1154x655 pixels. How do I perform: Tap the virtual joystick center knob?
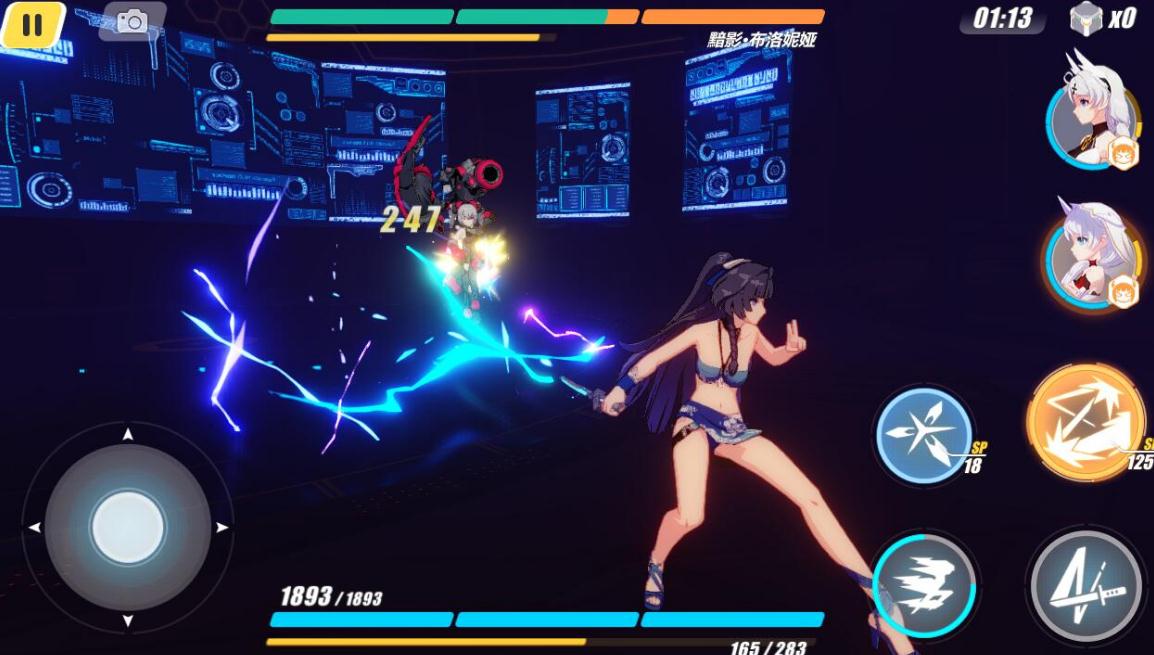(x=128, y=527)
